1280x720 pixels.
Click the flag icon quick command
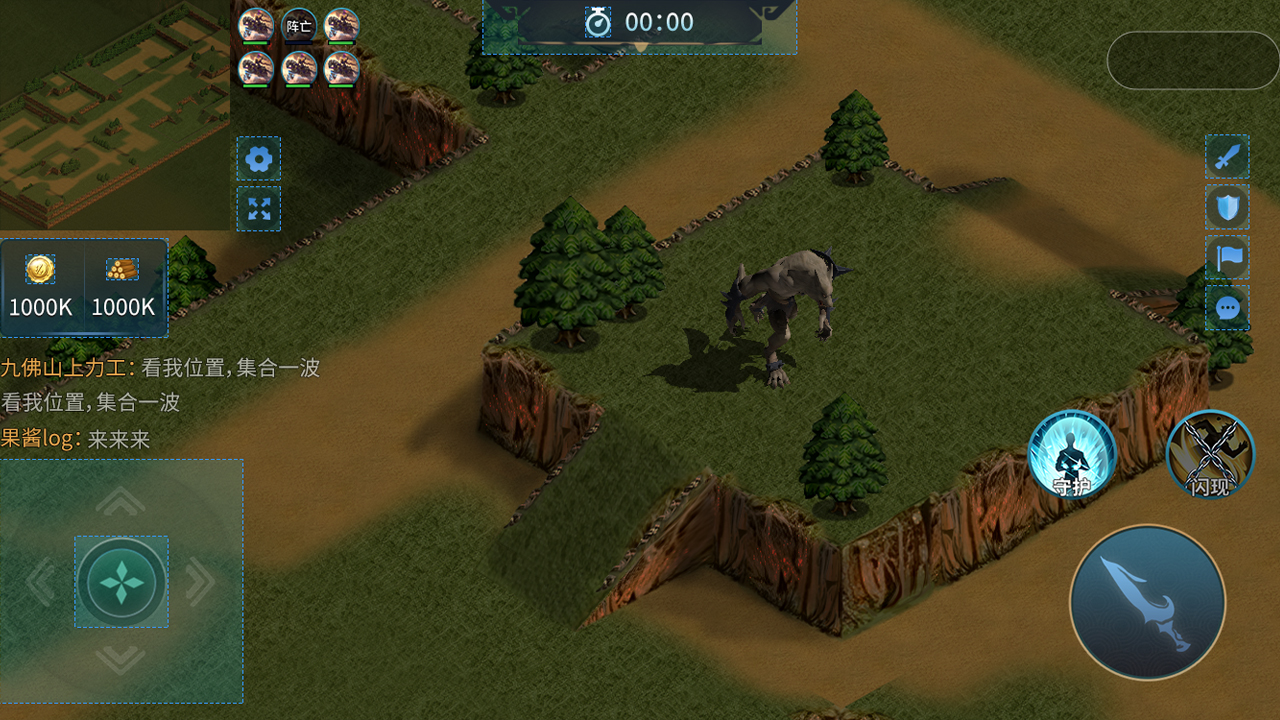click(x=1227, y=257)
